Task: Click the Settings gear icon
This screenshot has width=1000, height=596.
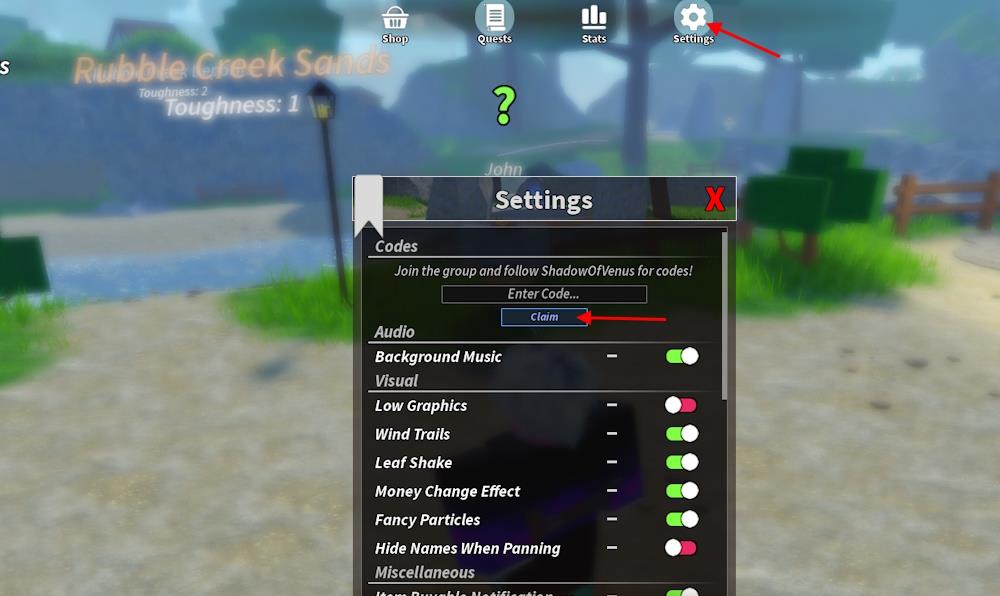Action: coord(693,19)
